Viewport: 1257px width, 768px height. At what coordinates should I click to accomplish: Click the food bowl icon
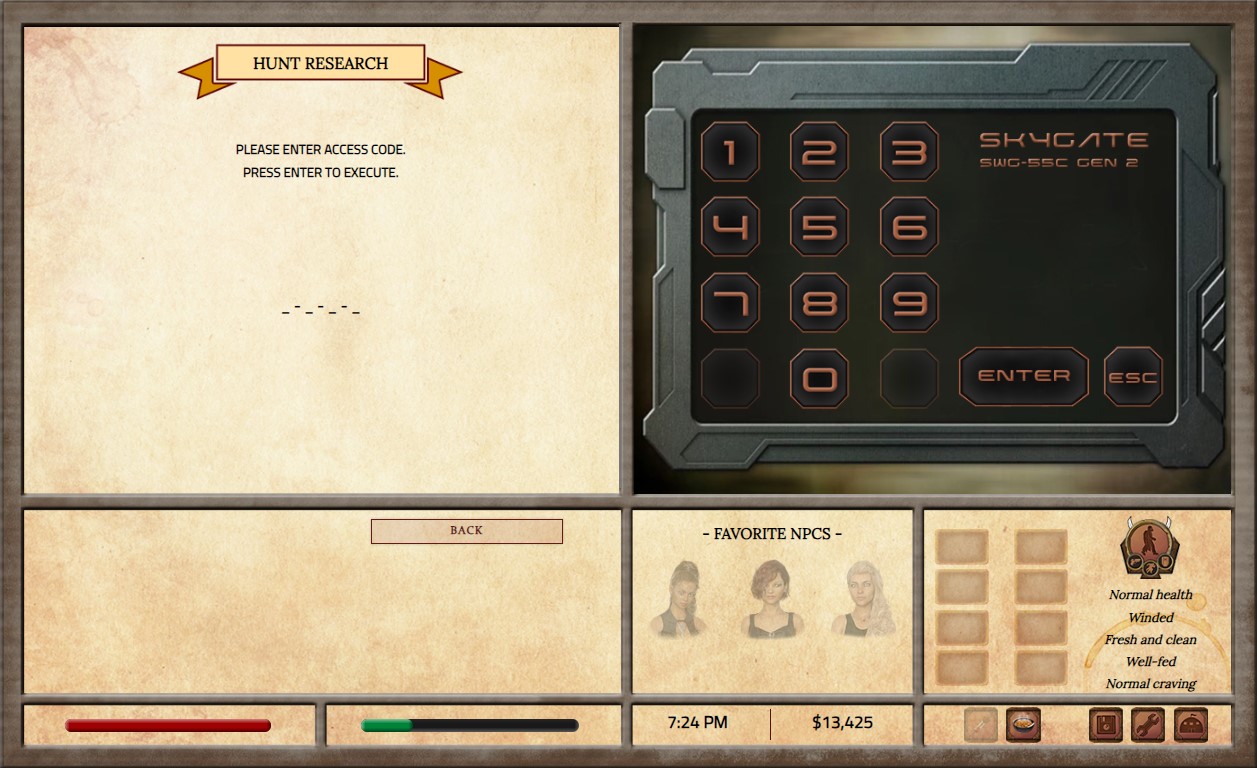tap(1023, 724)
